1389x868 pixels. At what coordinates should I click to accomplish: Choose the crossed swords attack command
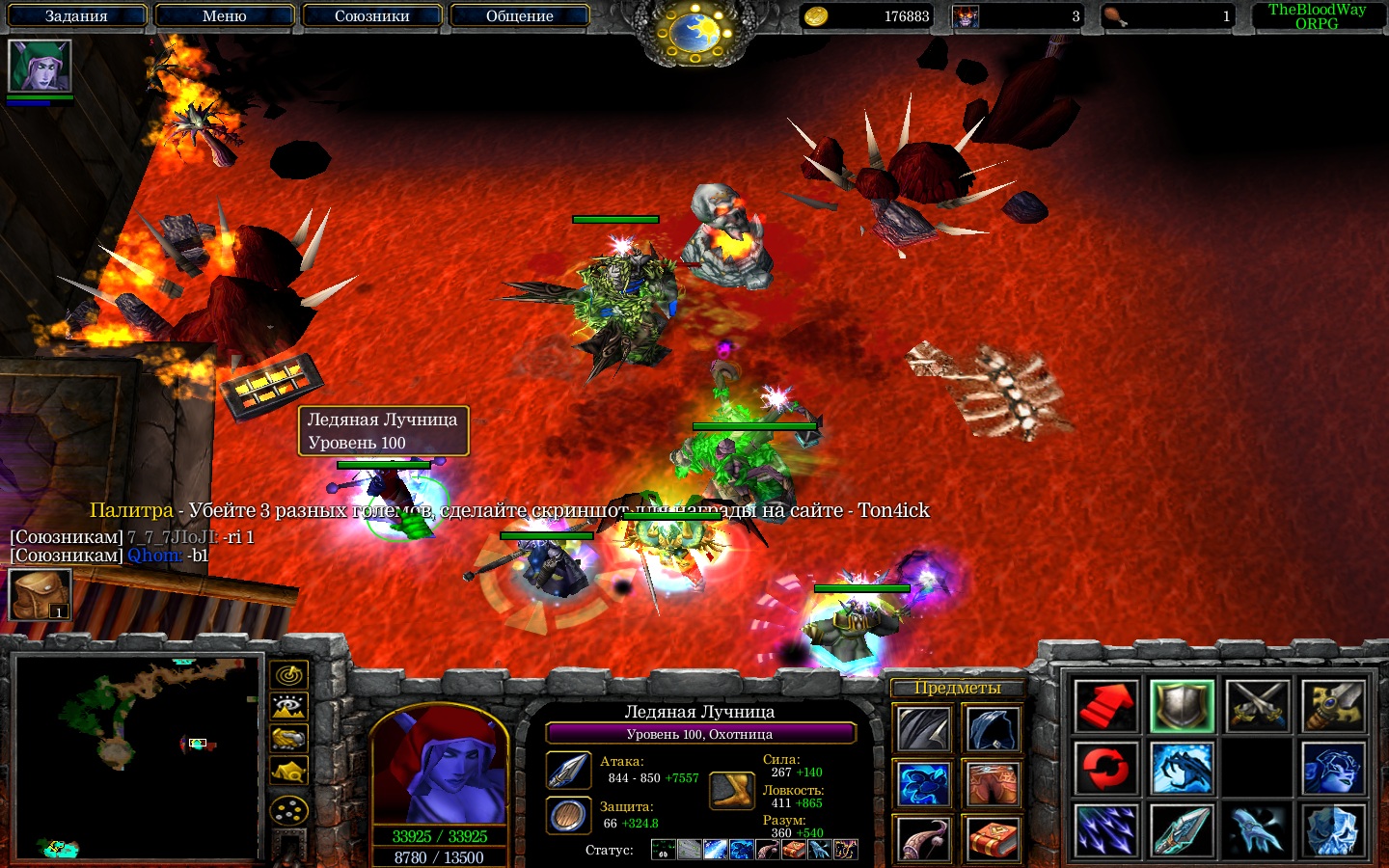[1258, 706]
